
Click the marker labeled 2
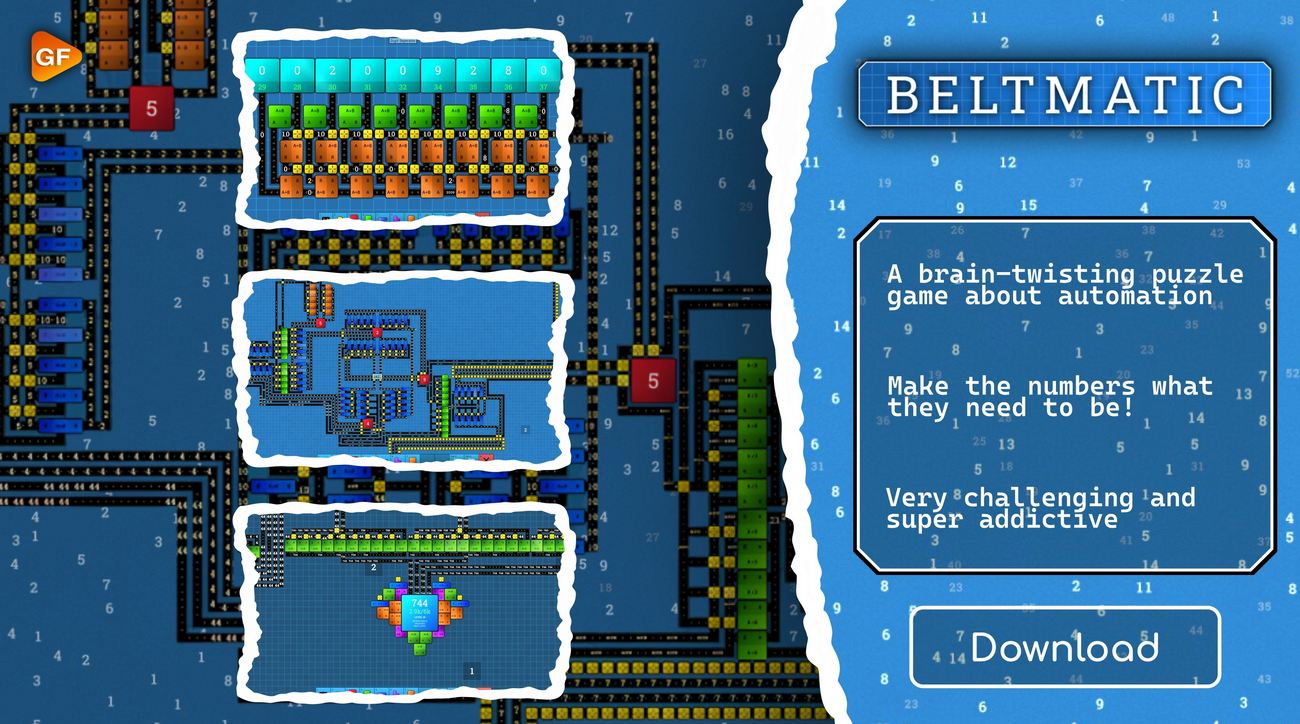coord(374,567)
